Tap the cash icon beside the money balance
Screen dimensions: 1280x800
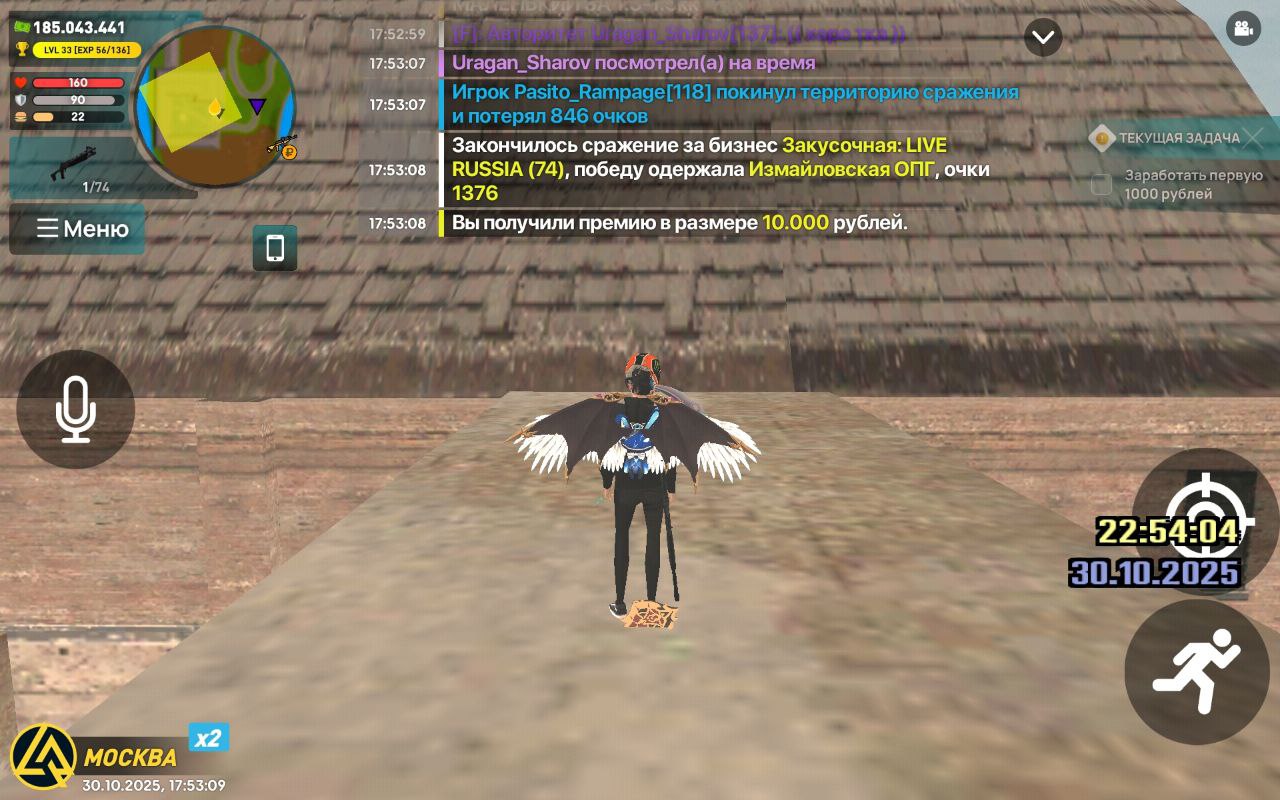pos(21,26)
